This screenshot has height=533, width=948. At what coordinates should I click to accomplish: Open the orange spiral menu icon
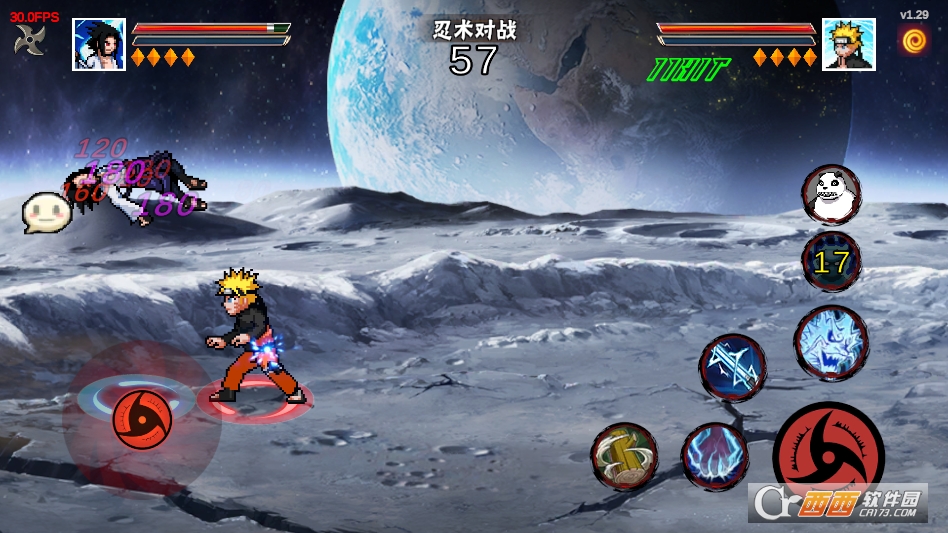(913, 40)
